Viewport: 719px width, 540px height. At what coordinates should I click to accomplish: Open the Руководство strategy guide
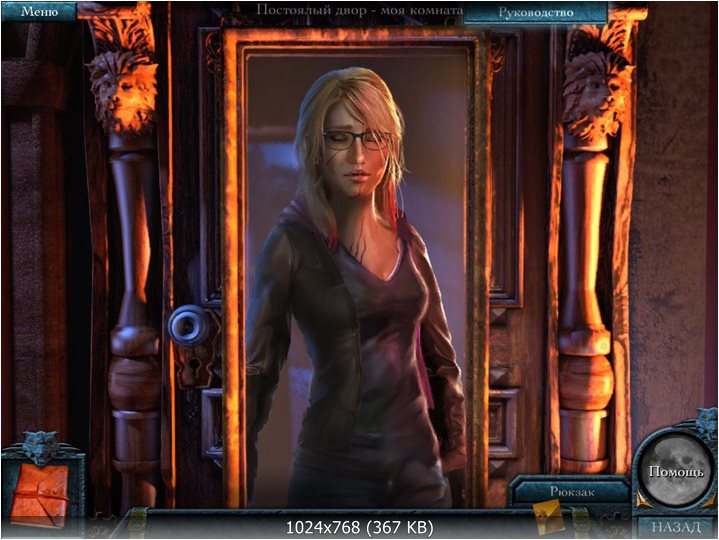point(535,12)
